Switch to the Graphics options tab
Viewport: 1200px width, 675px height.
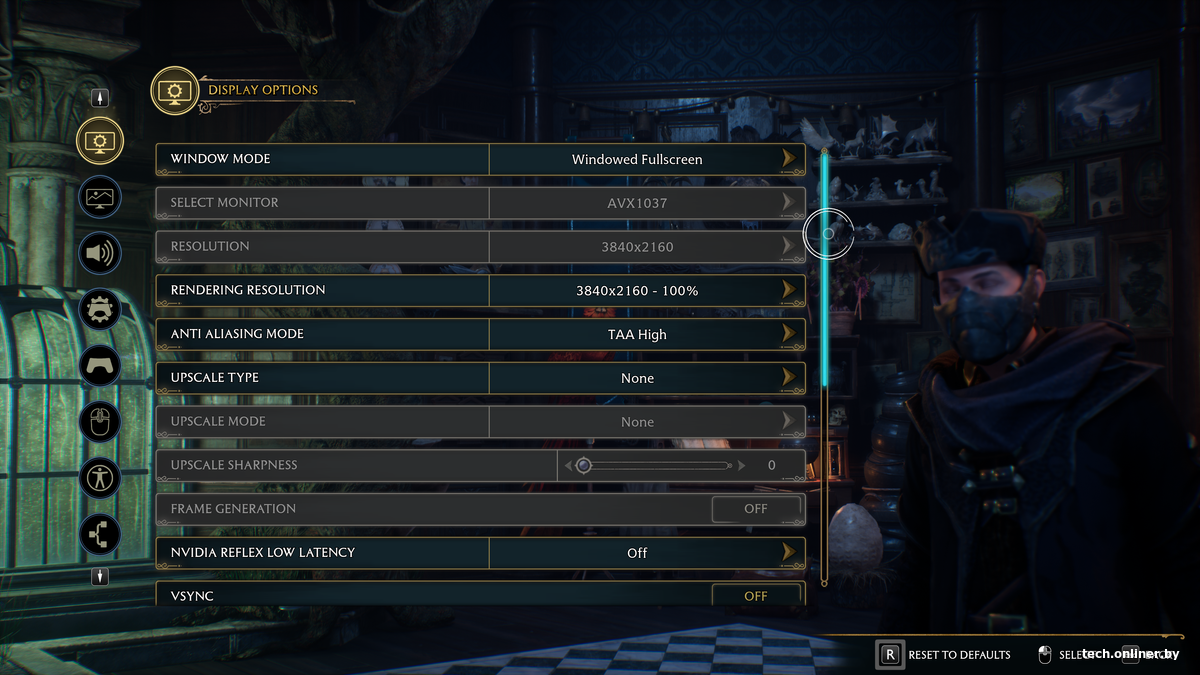coord(100,197)
